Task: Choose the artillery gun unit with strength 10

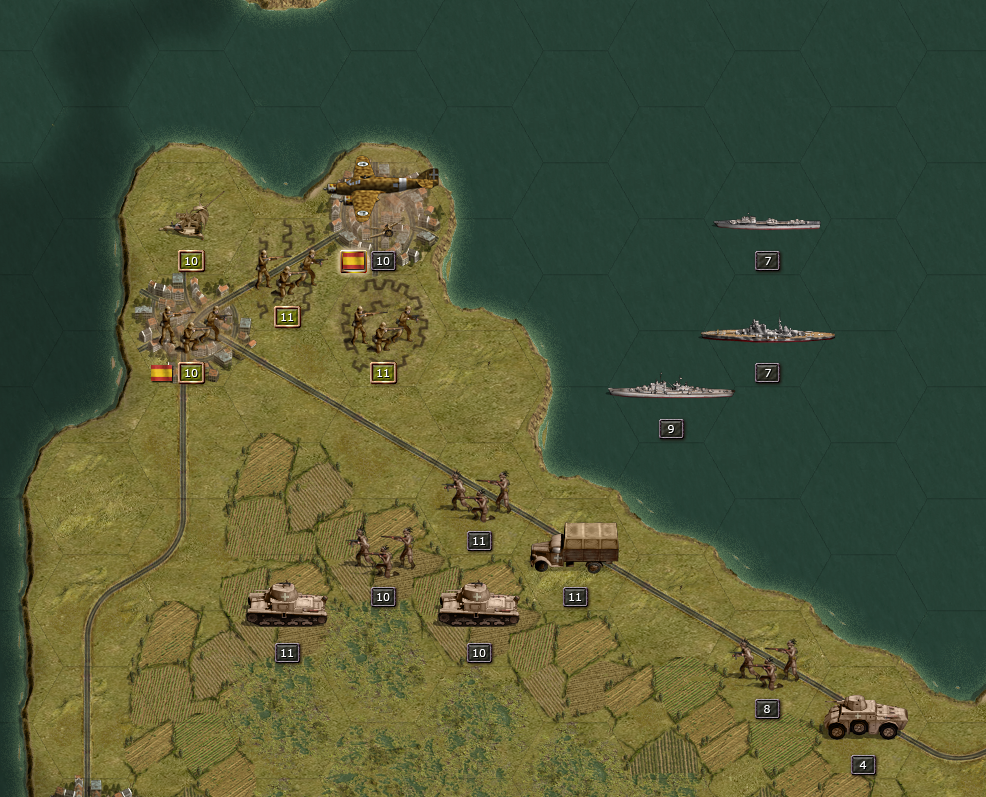Action: pos(190,221)
